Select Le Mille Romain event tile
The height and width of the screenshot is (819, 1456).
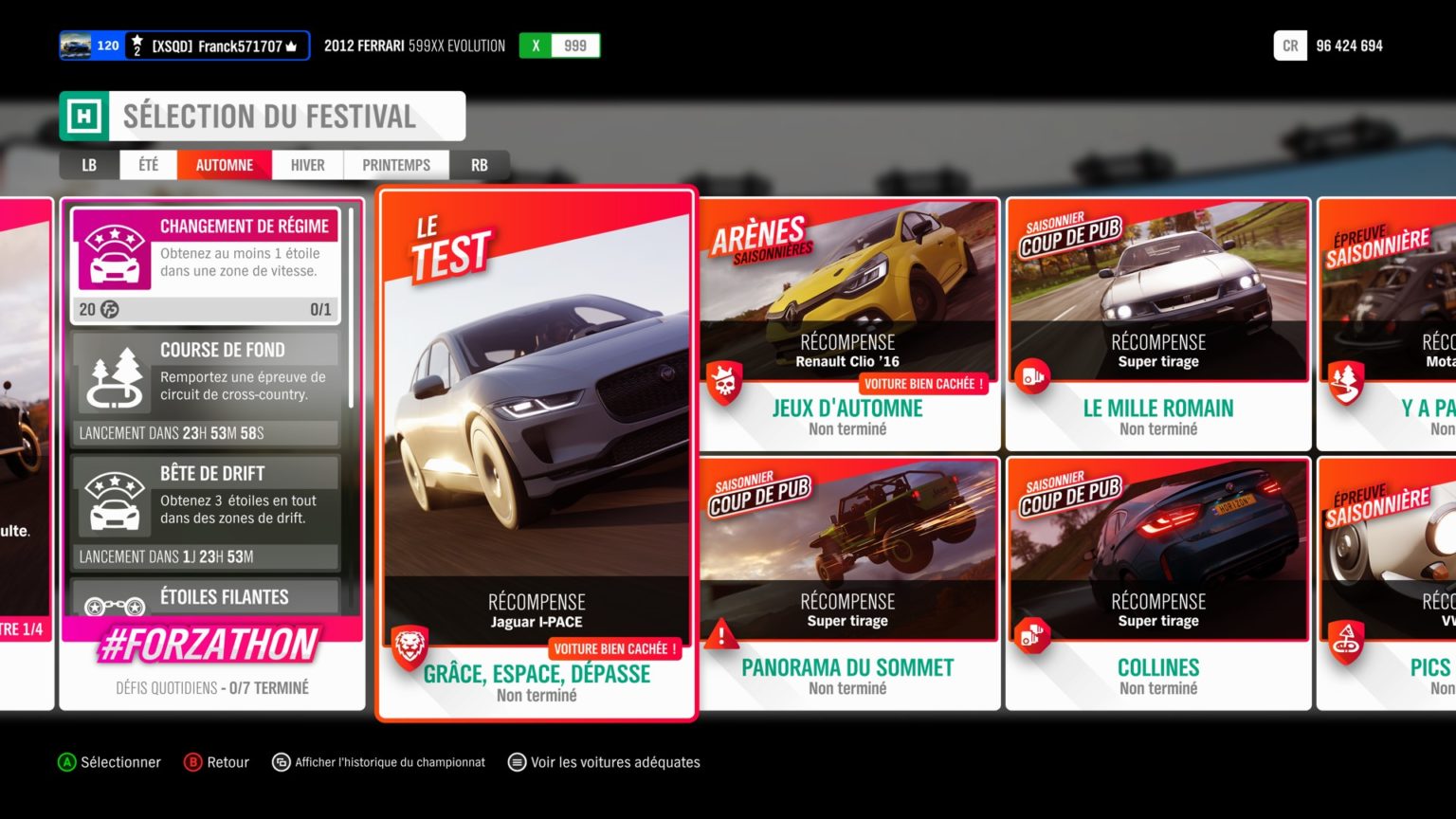coord(1158,324)
